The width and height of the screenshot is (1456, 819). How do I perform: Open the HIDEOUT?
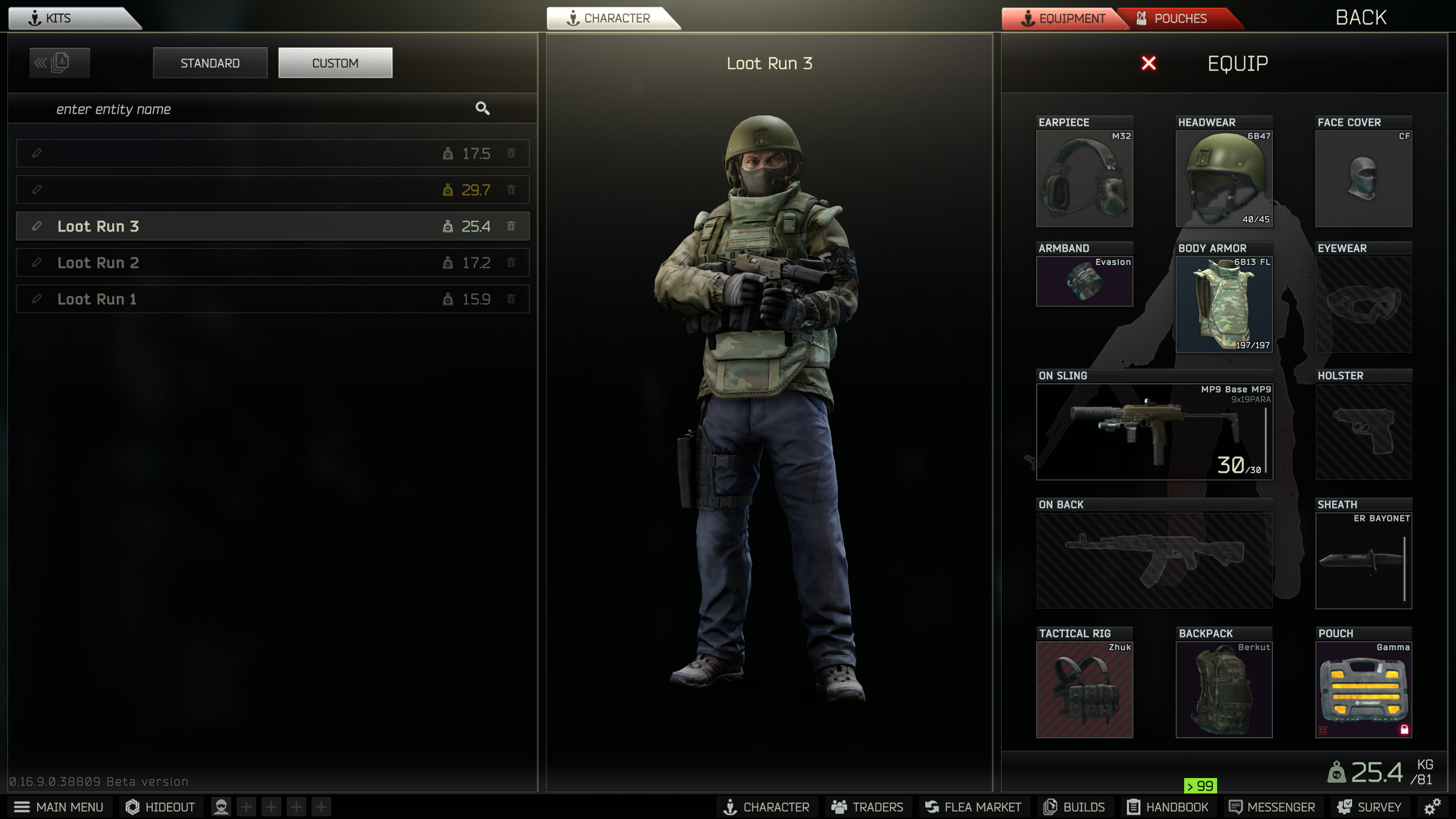160,807
